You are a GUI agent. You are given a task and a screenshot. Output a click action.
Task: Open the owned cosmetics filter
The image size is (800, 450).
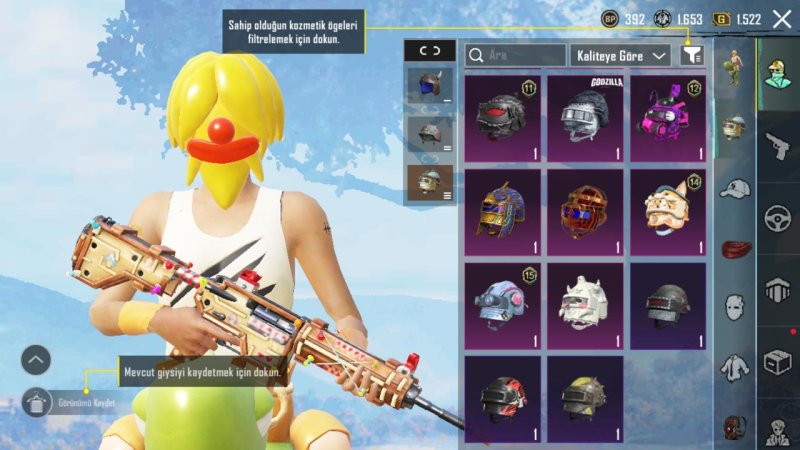click(691, 56)
